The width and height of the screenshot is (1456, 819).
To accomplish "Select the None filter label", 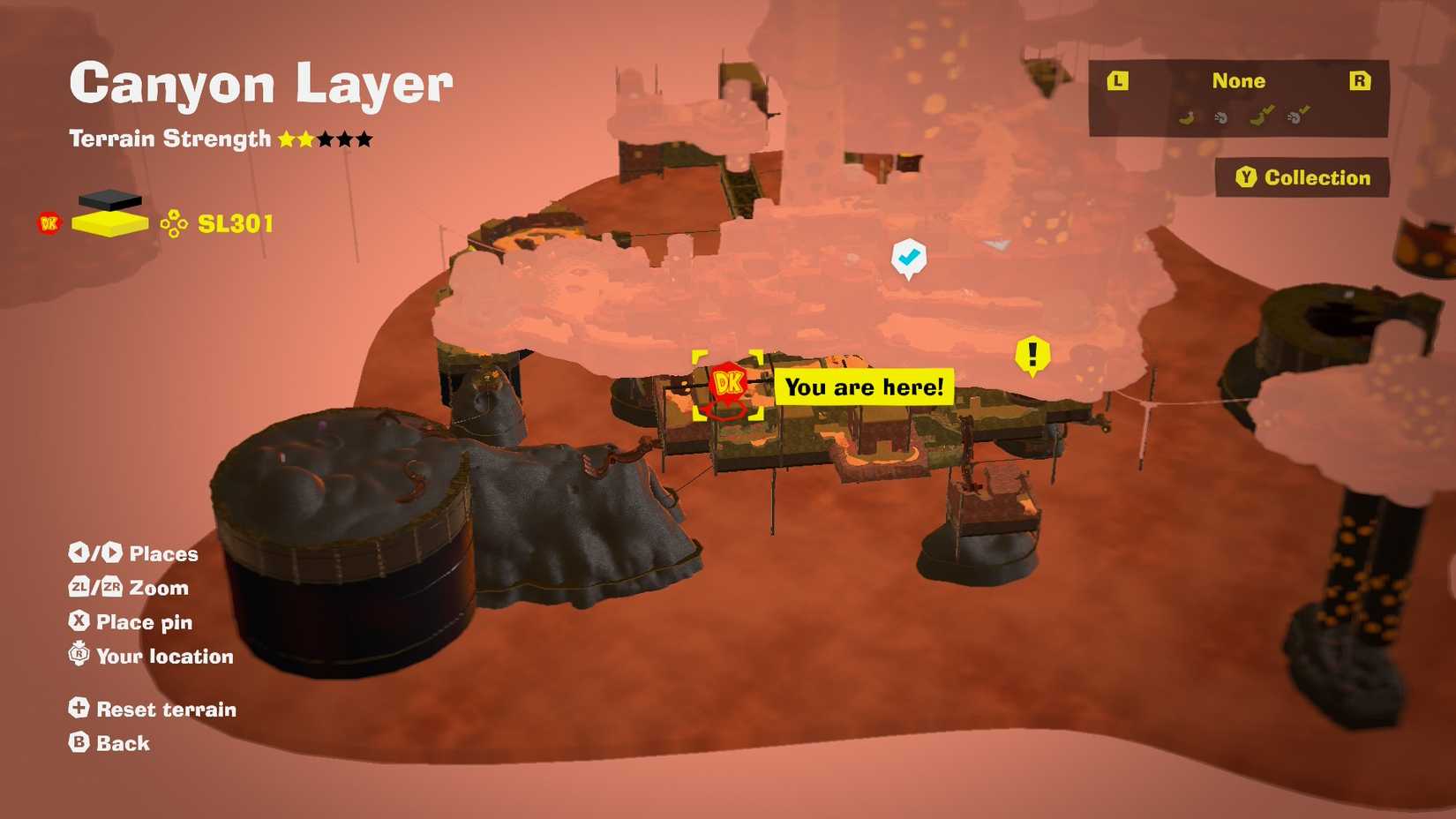I will pos(1239,80).
